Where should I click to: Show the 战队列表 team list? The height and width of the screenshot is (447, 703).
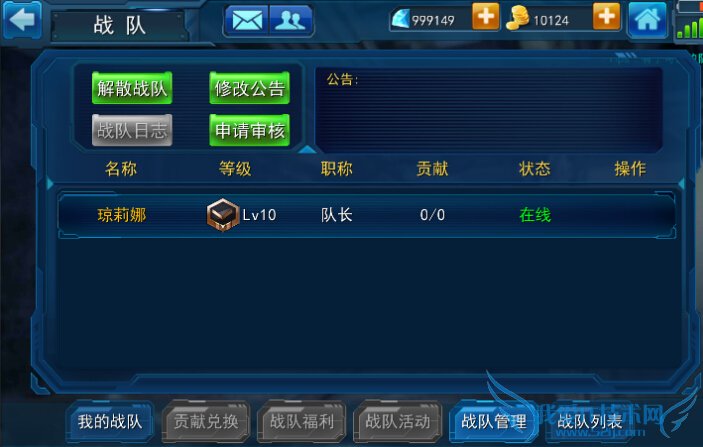pyautogui.click(x=590, y=421)
